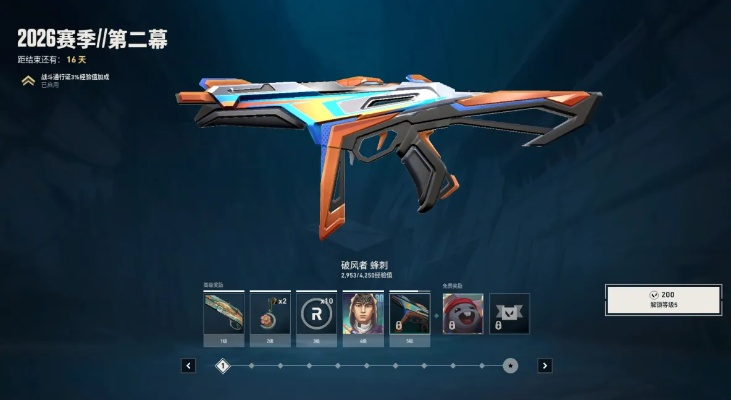Click the battle pass XP bonus chevron icon
This screenshot has width=731, height=400.
point(28,80)
